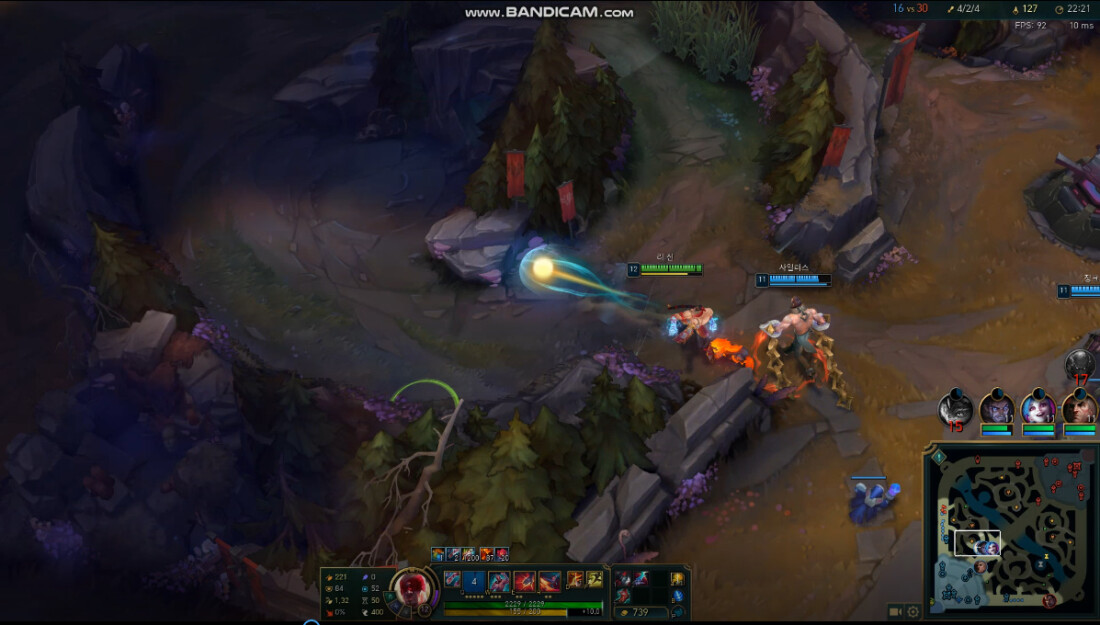Trigger Lee Sin's R Dragon's Rage ultimate

(x=549, y=580)
